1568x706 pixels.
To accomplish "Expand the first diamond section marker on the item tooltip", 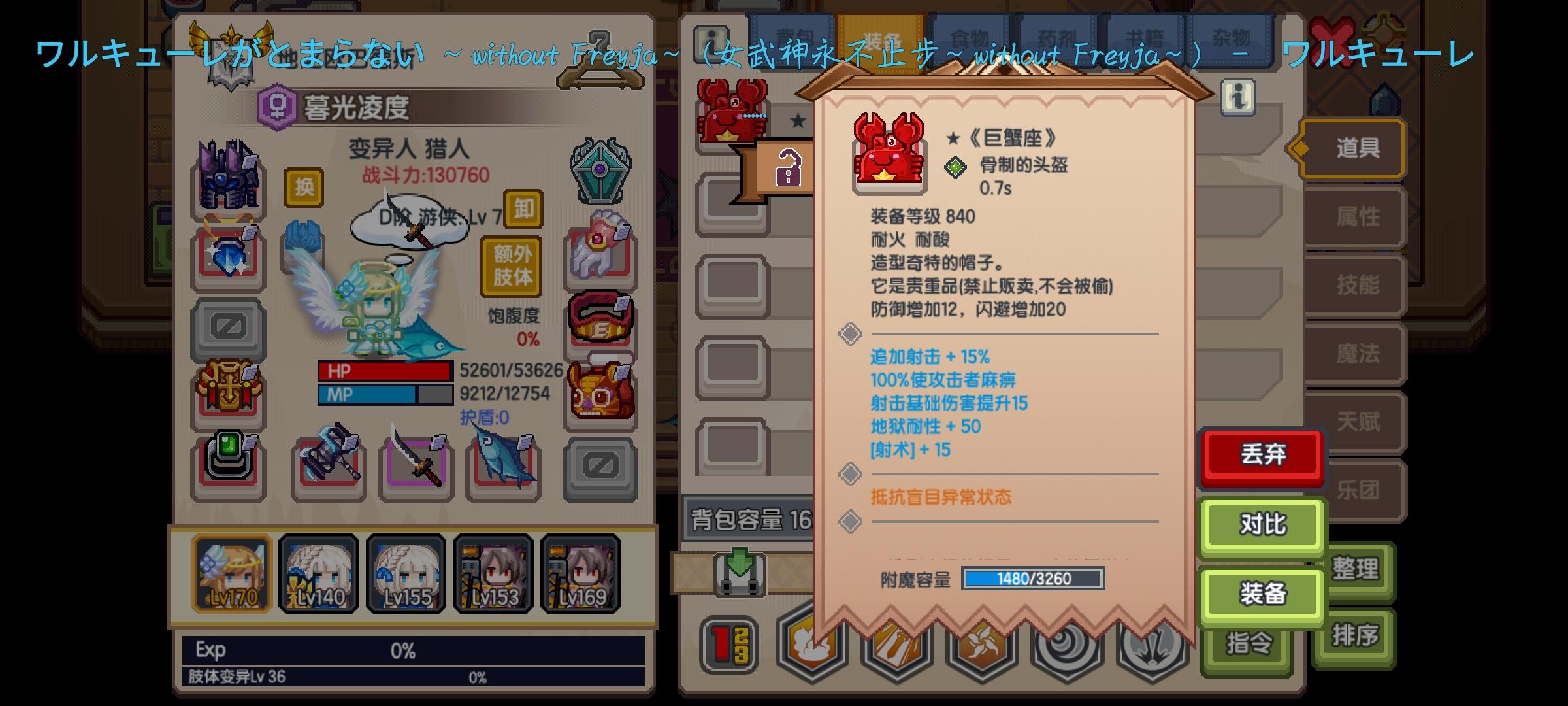I will point(851,333).
